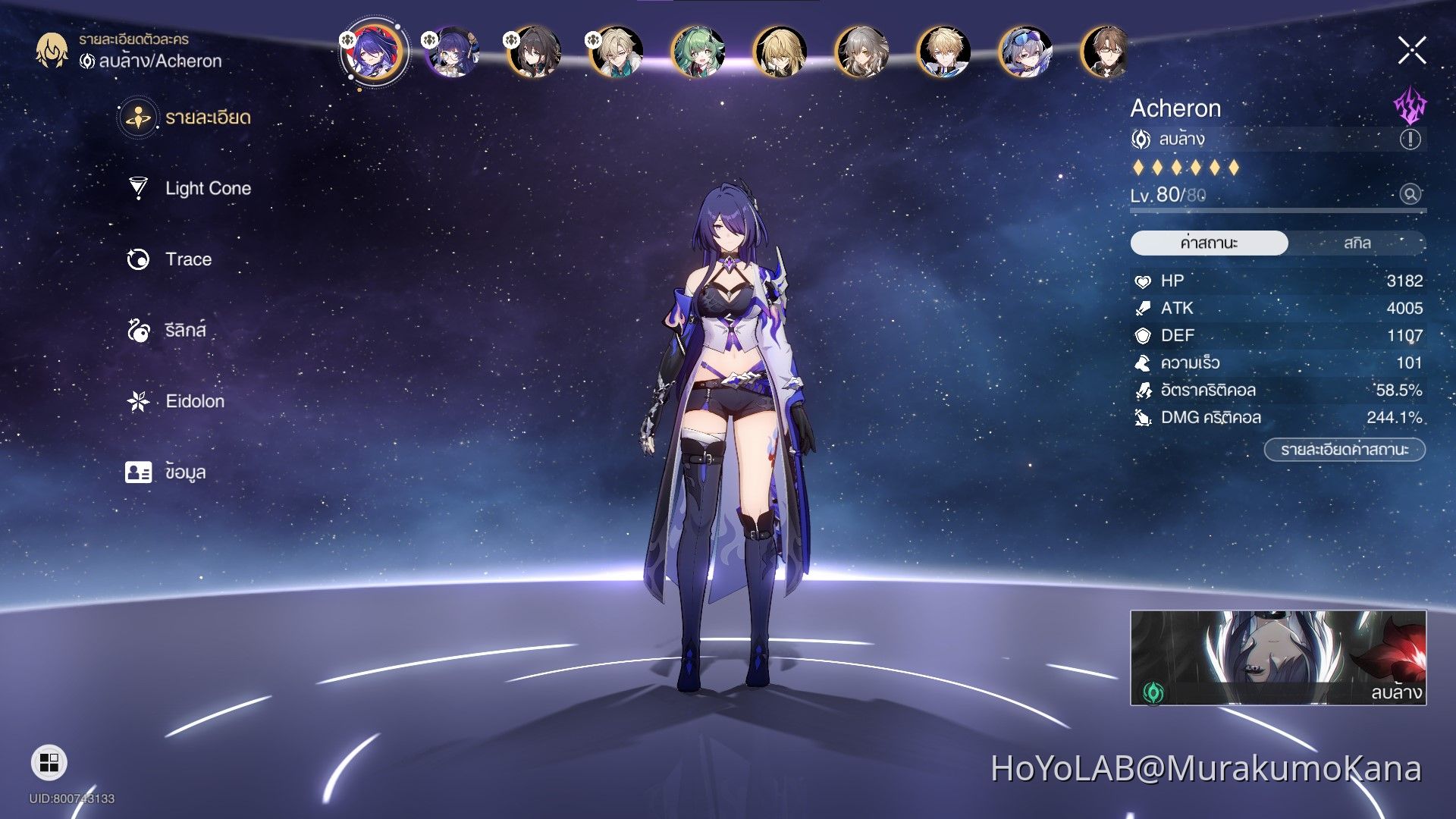Open the equipped light cone thumbnail
Screen dimensions: 1456x819
point(1278,657)
